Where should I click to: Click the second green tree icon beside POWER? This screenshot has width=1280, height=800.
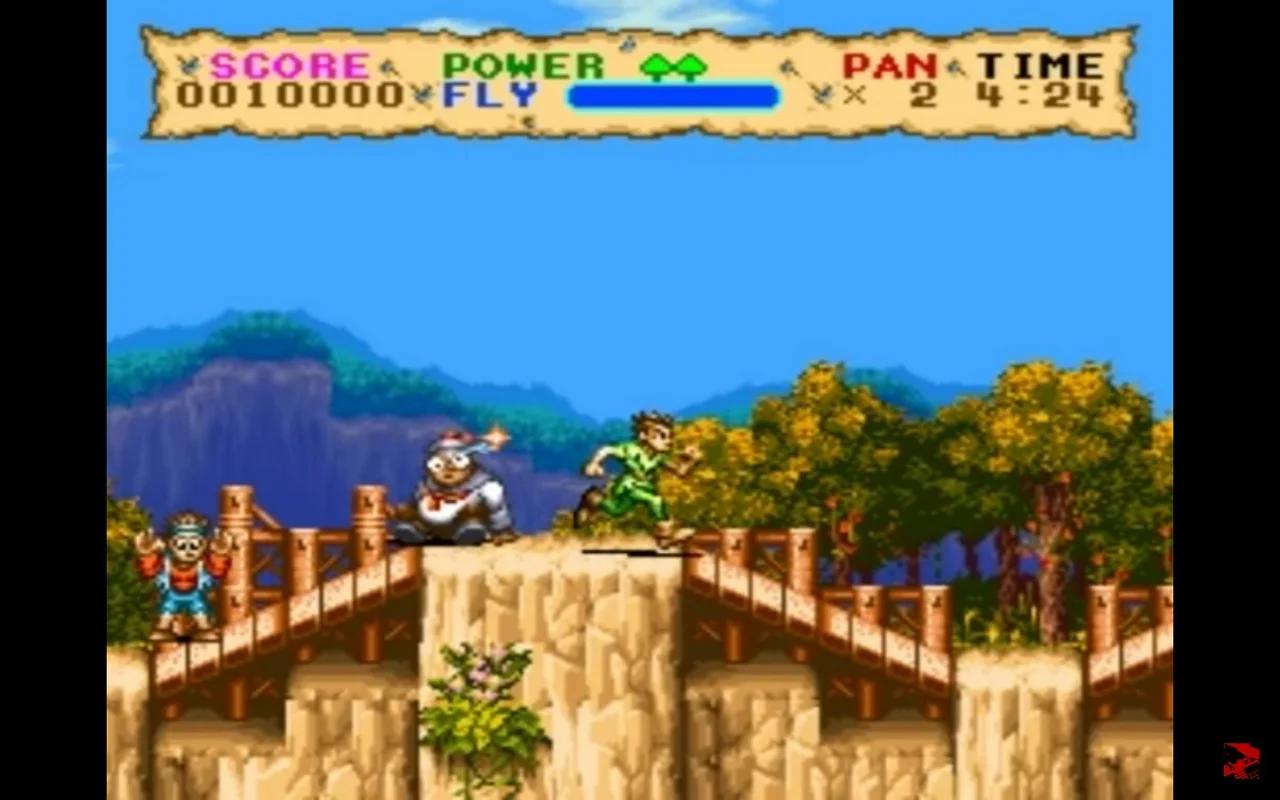[689, 68]
